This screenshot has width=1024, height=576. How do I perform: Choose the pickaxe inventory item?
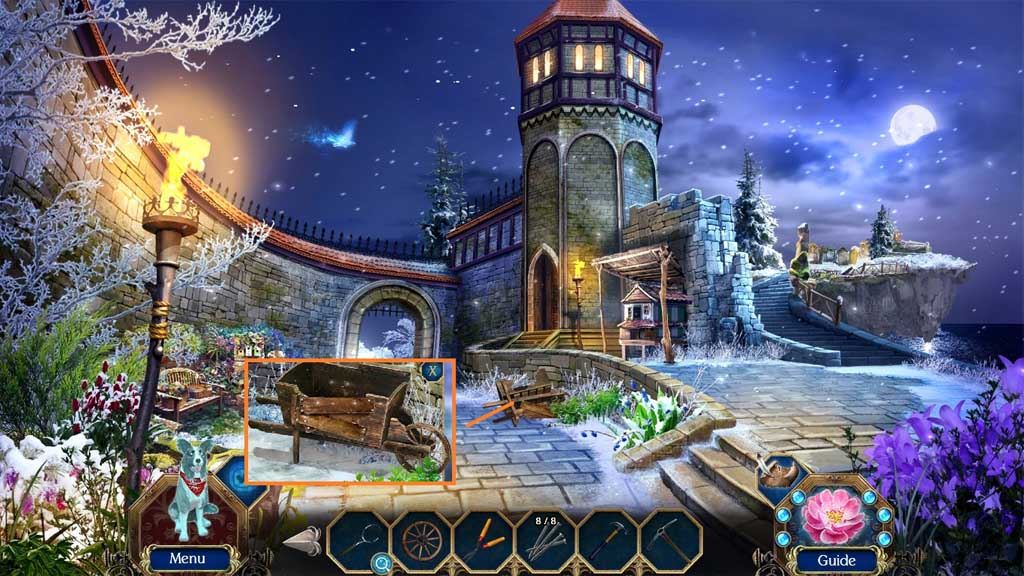(671, 541)
